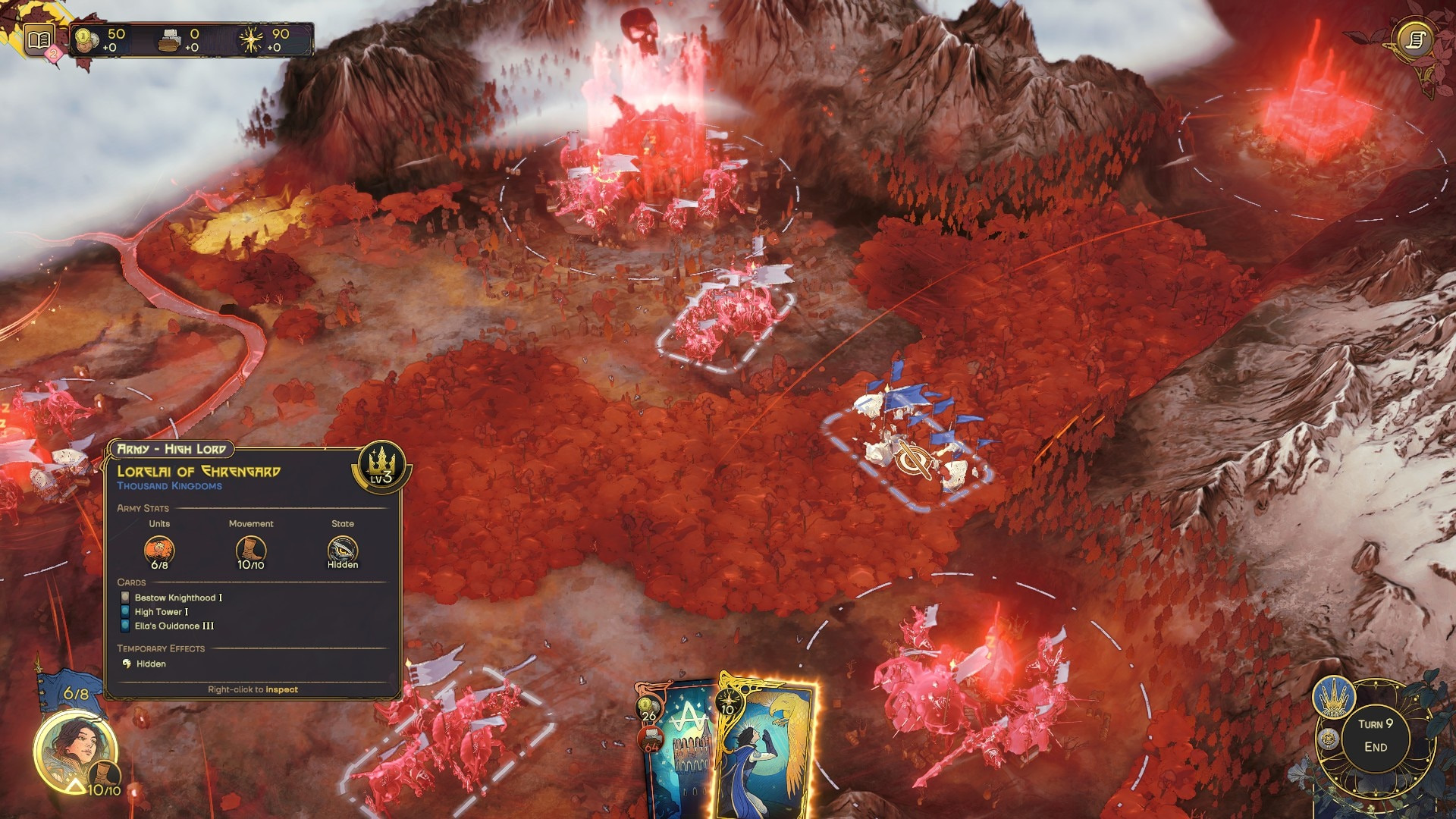Screen dimensions: 1456x819
Task: Click the High Tower I card entry
Action: (x=161, y=612)
